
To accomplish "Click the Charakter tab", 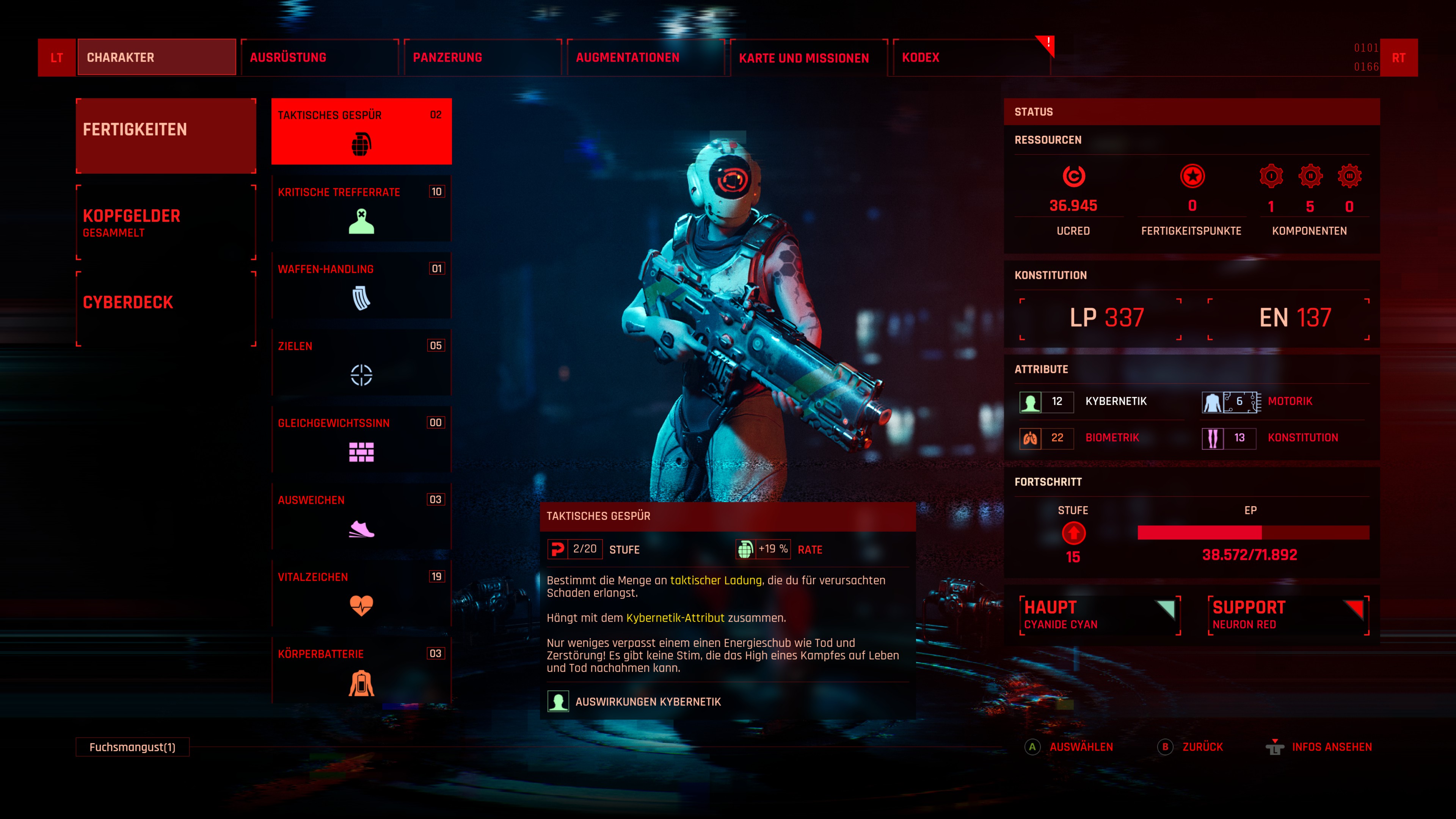I will click(x=157, y=58).
